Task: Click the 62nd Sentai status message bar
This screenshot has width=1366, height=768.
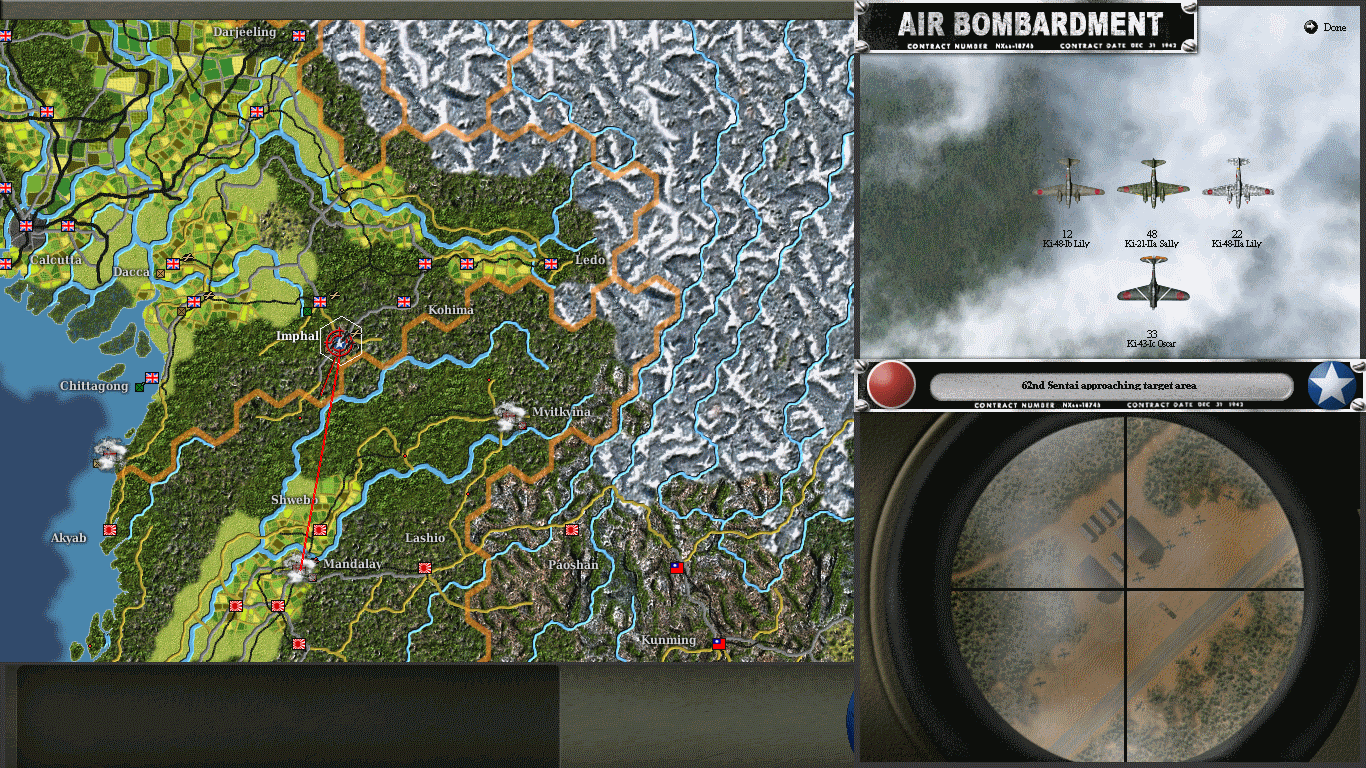Action: (x=1110, y=387)
